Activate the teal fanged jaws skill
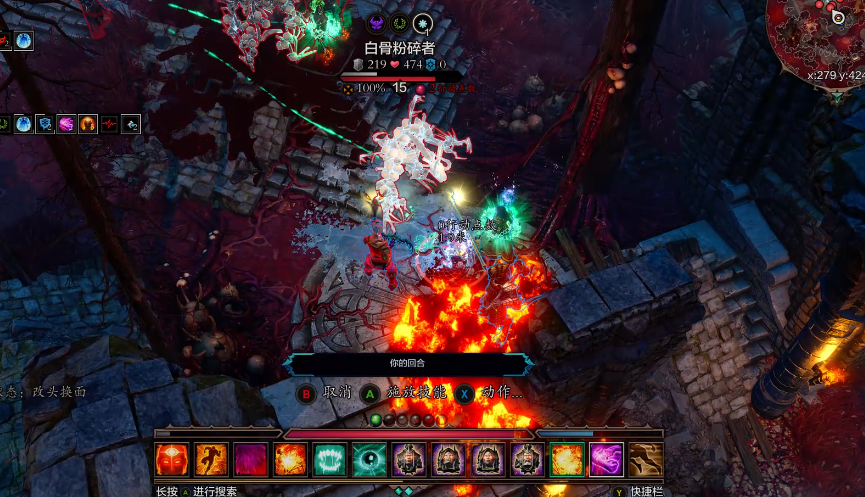The height and width of the screenshot is (497, 865). 330,459
